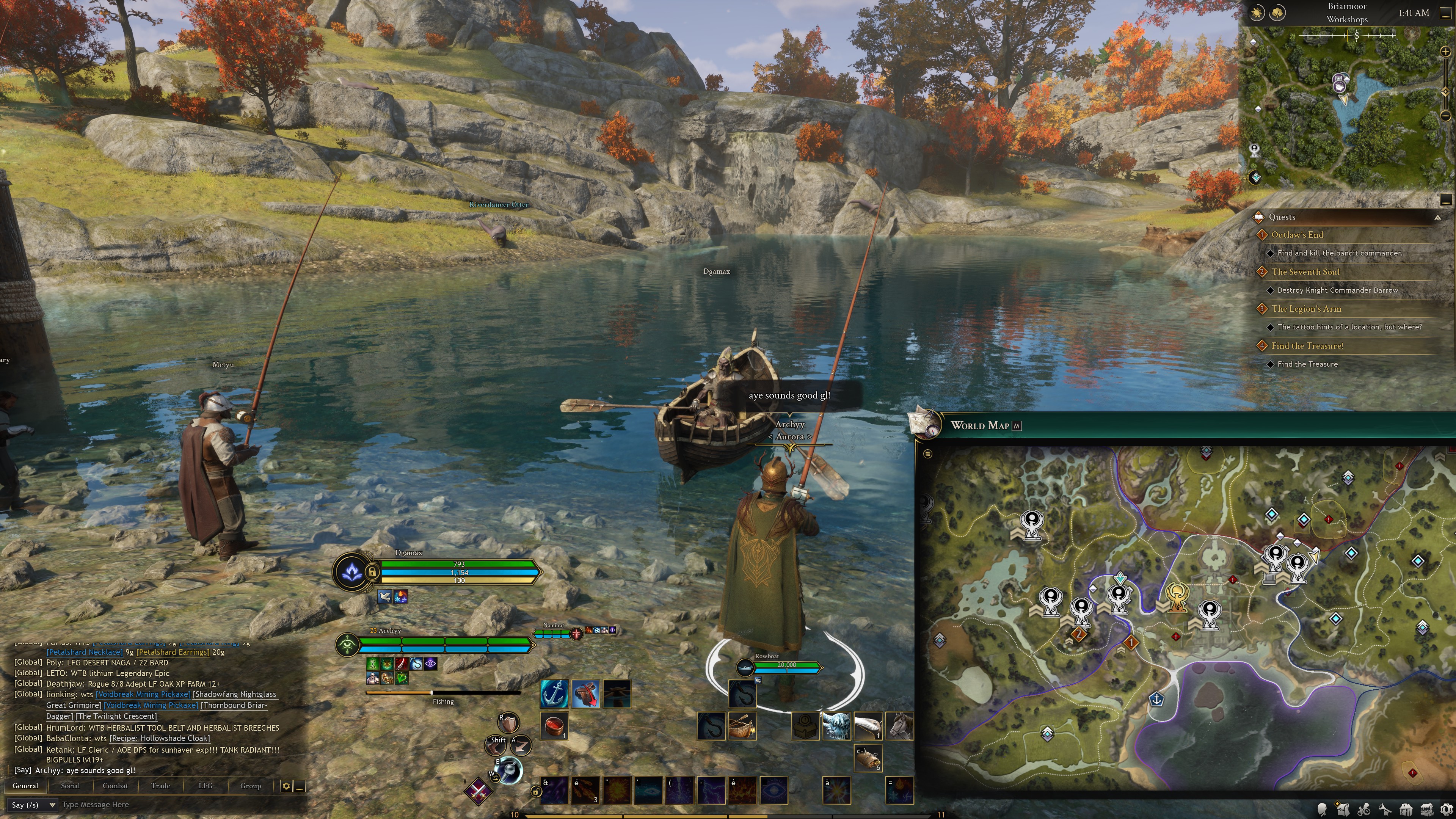The width and height of the screenshot is (1456, 819).
Task: Select the Outlaw's End quest
Action: click(x=1297, y=235)
